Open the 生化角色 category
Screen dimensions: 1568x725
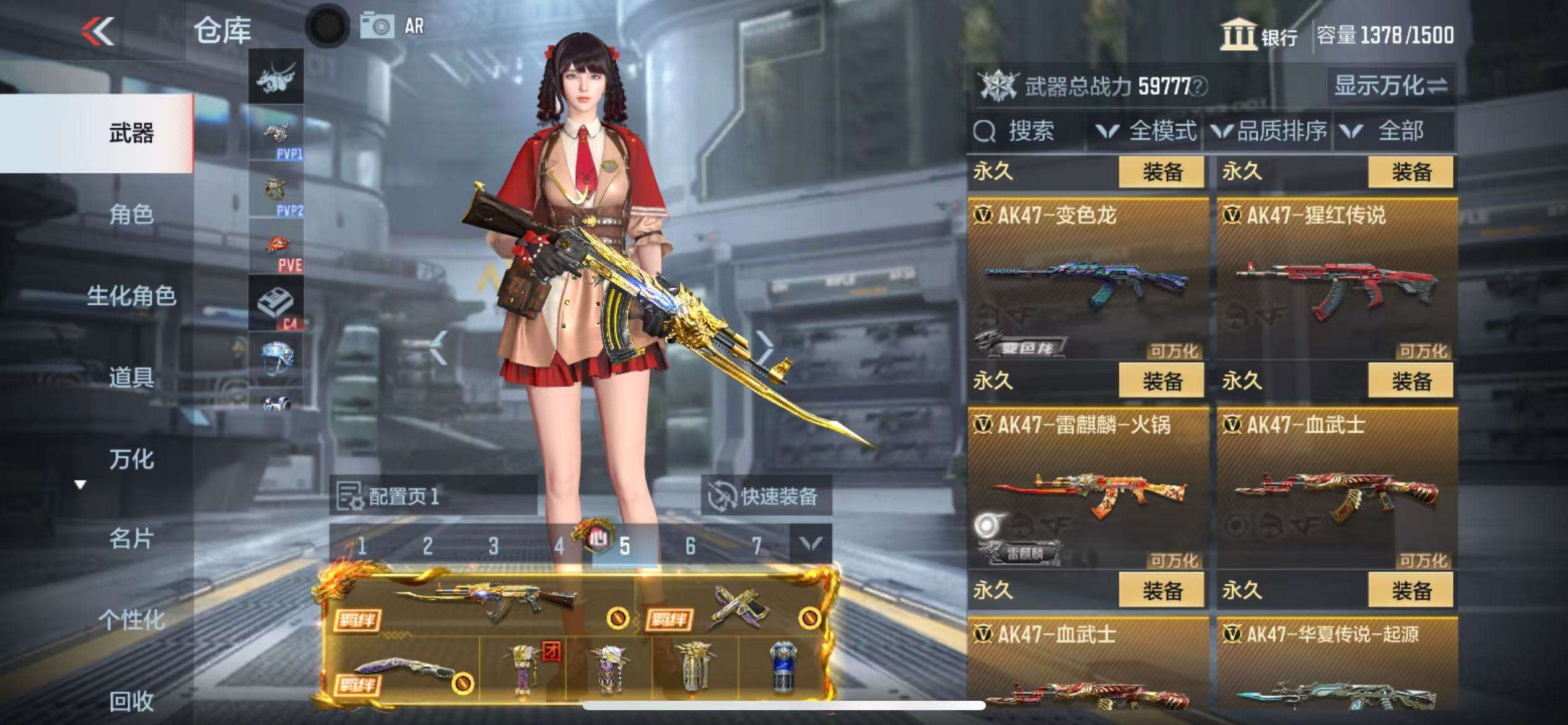point(131,296)
